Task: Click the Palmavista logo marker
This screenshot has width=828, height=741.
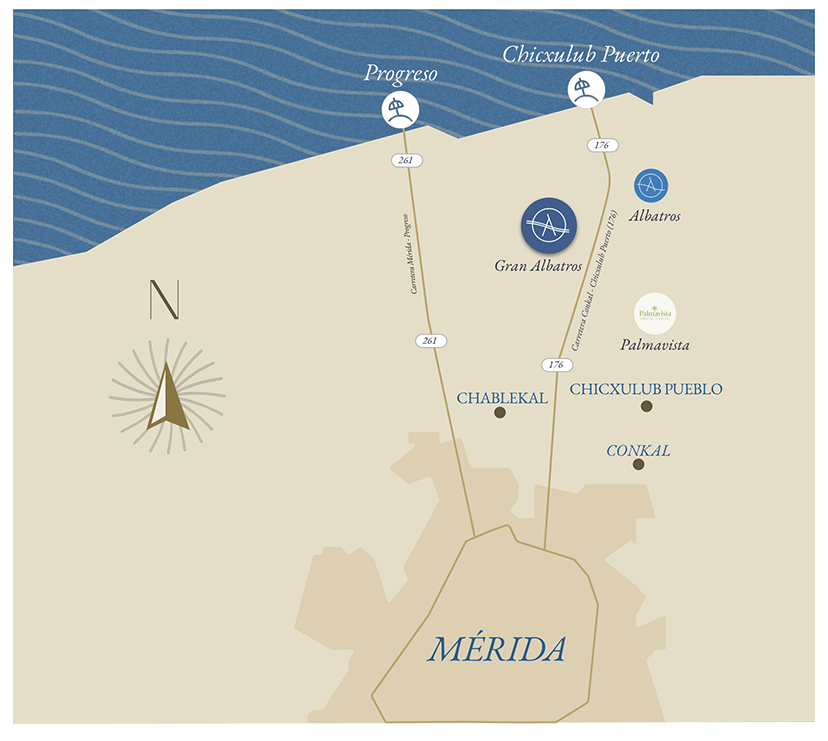Action: pyautogui.click(x=656, y=313)
